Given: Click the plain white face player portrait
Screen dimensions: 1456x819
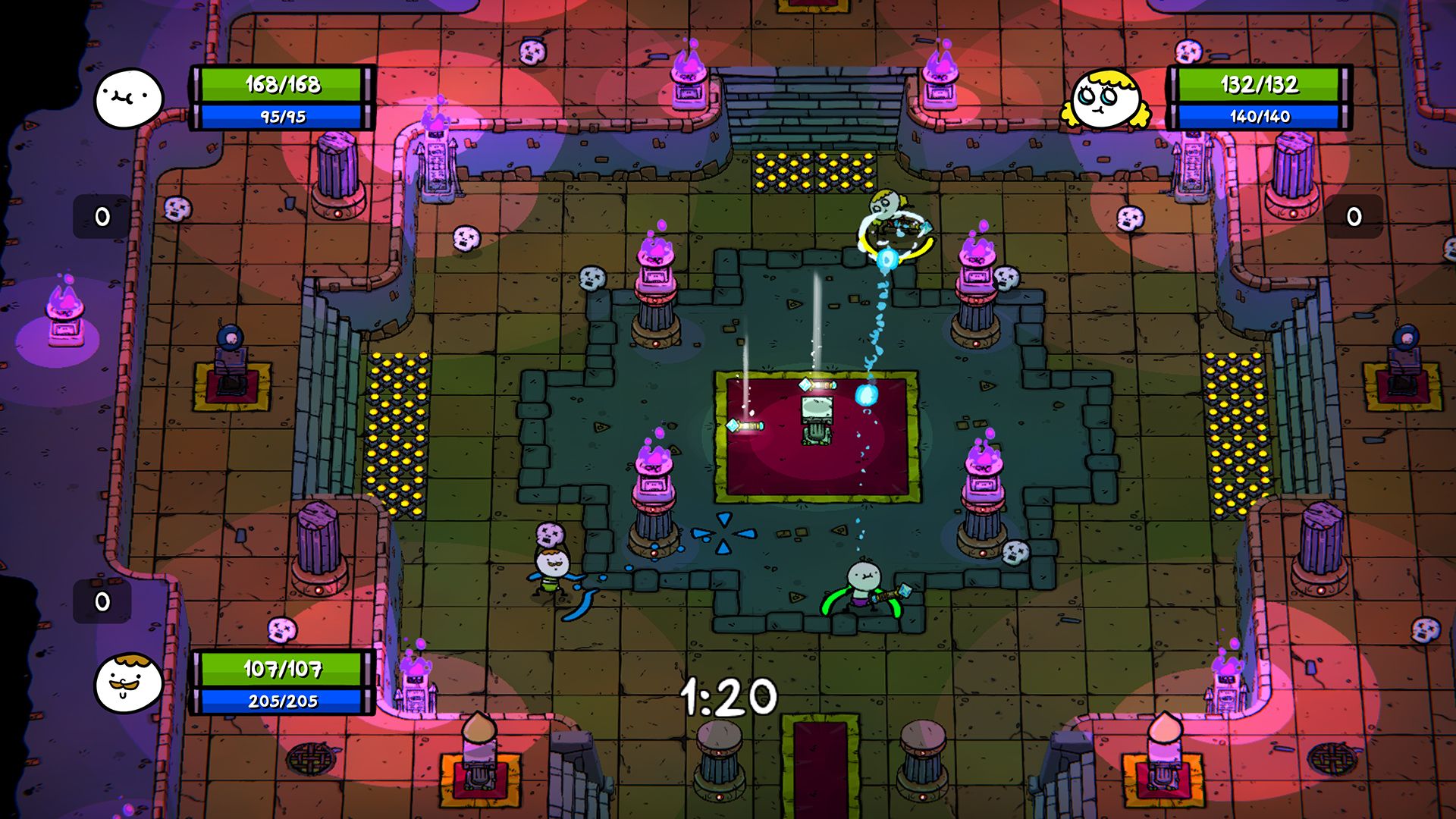Looking at the screenshot, I should coord(128,99).
